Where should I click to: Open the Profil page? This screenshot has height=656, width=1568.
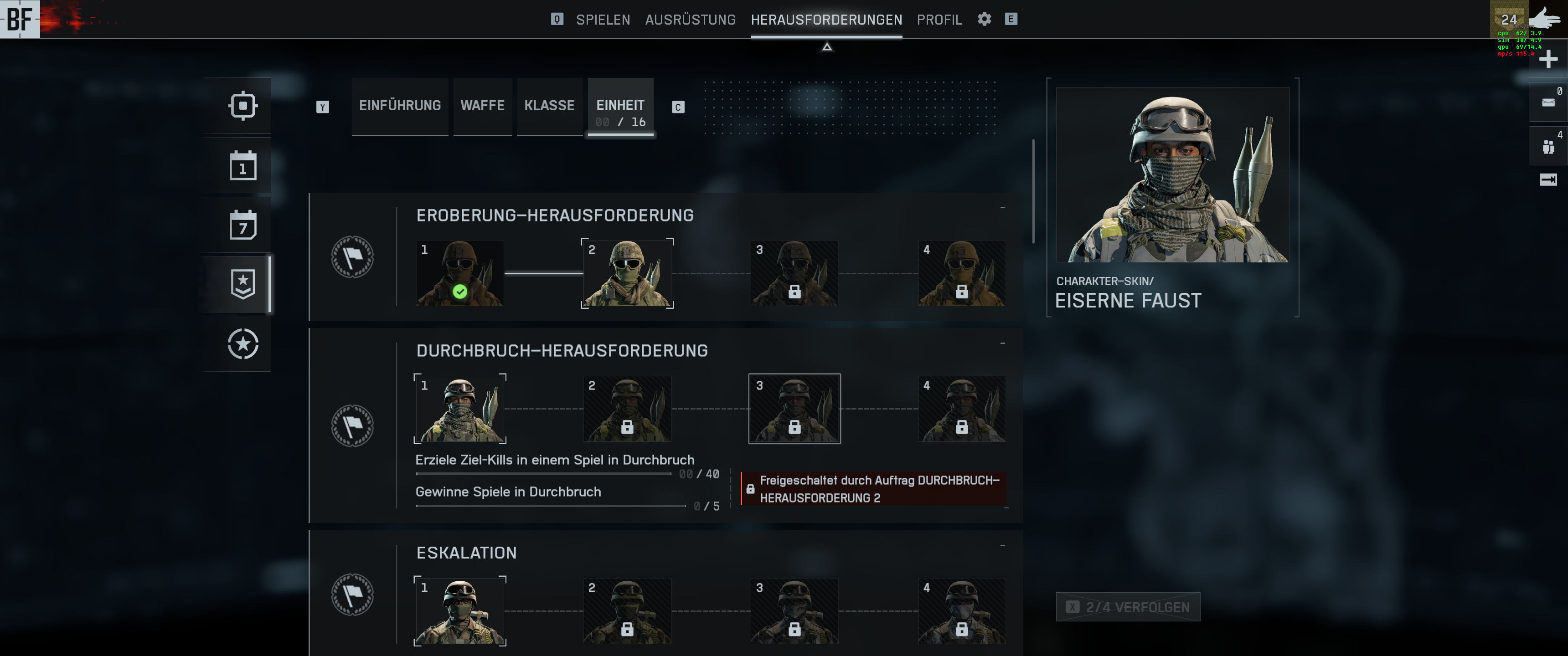click(939, 20)
